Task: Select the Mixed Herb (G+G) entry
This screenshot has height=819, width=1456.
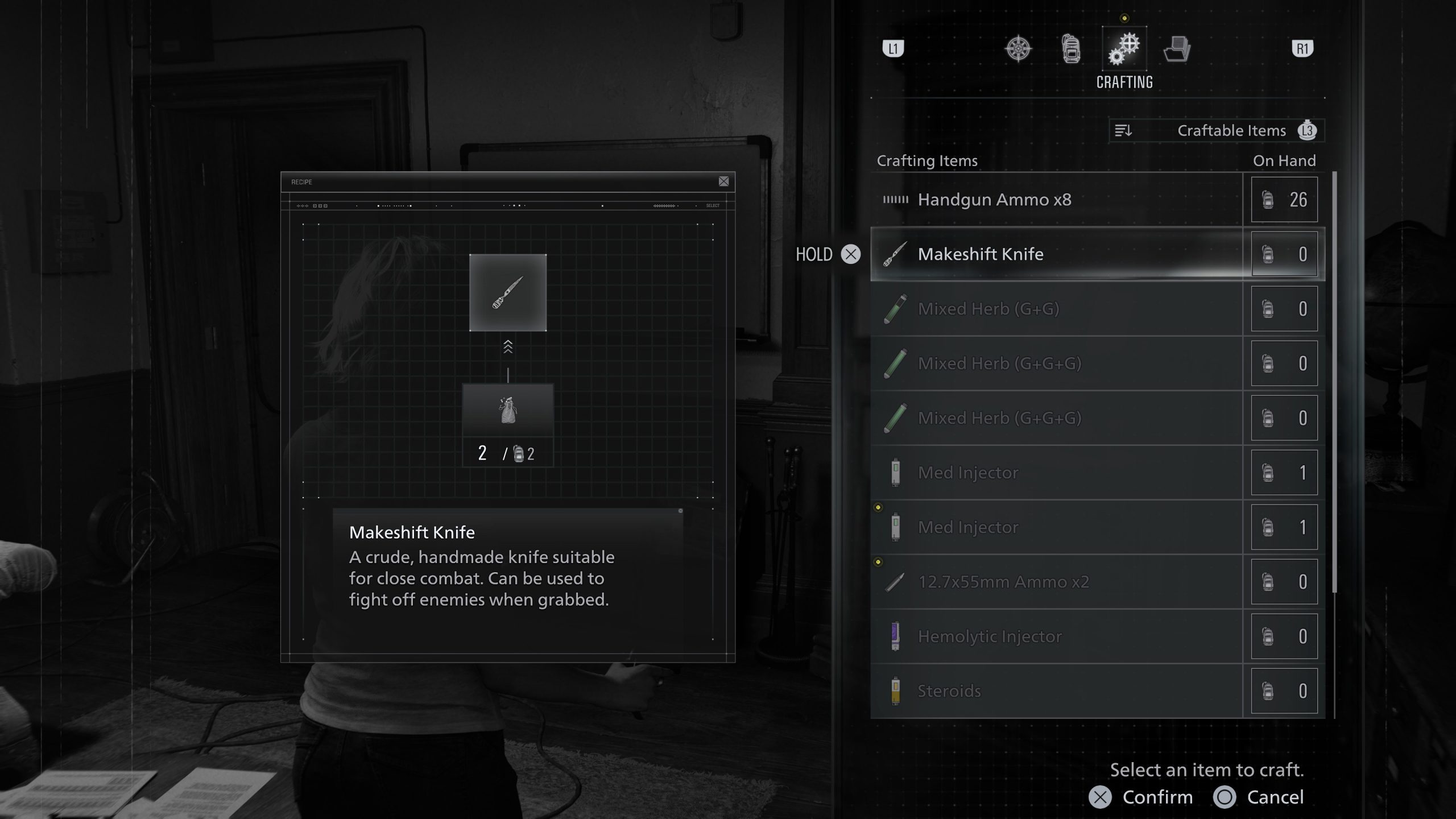Action: click(x=988, y=309)
